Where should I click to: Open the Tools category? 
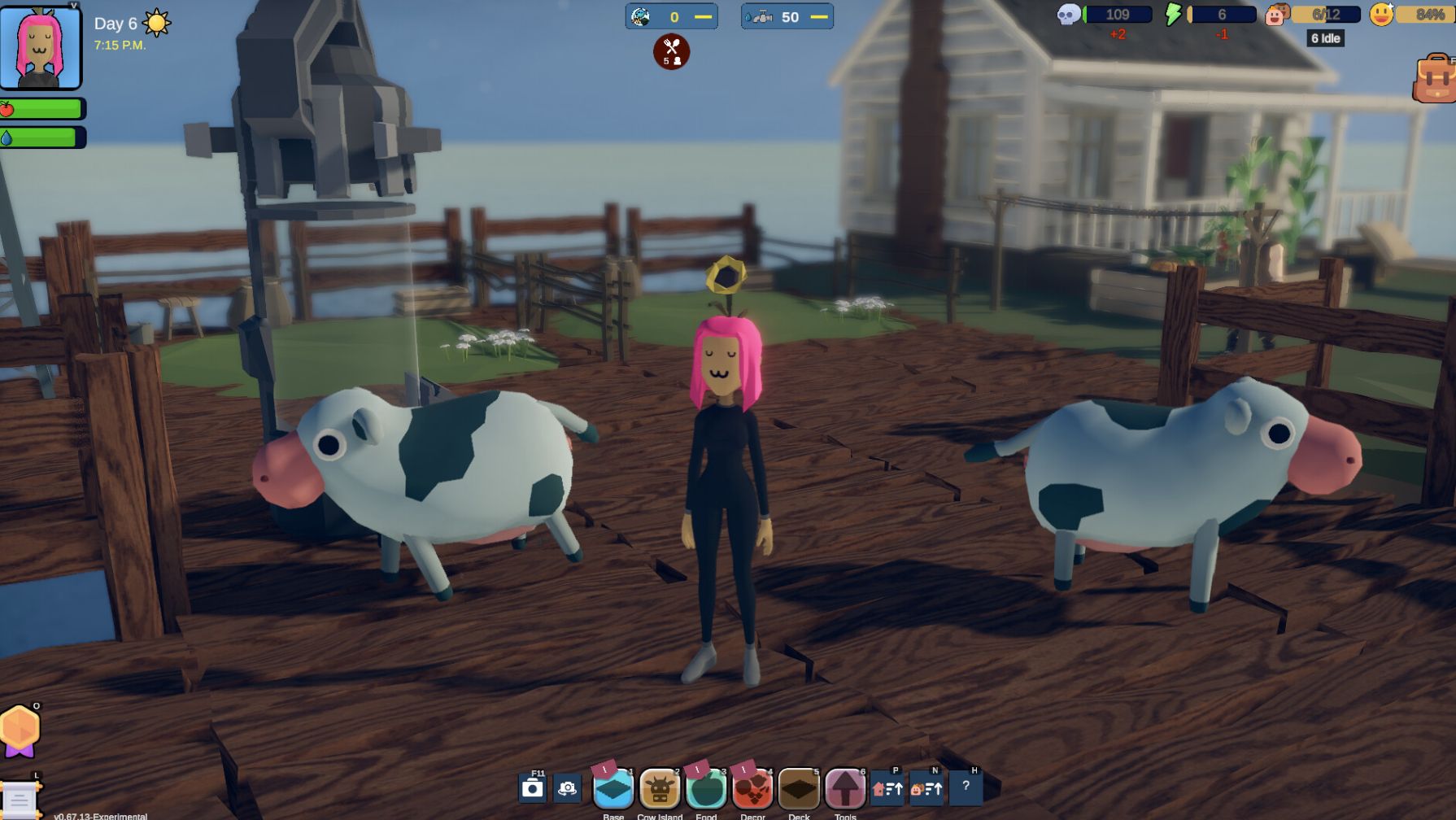pyautogui.click(x=845, y=788)
